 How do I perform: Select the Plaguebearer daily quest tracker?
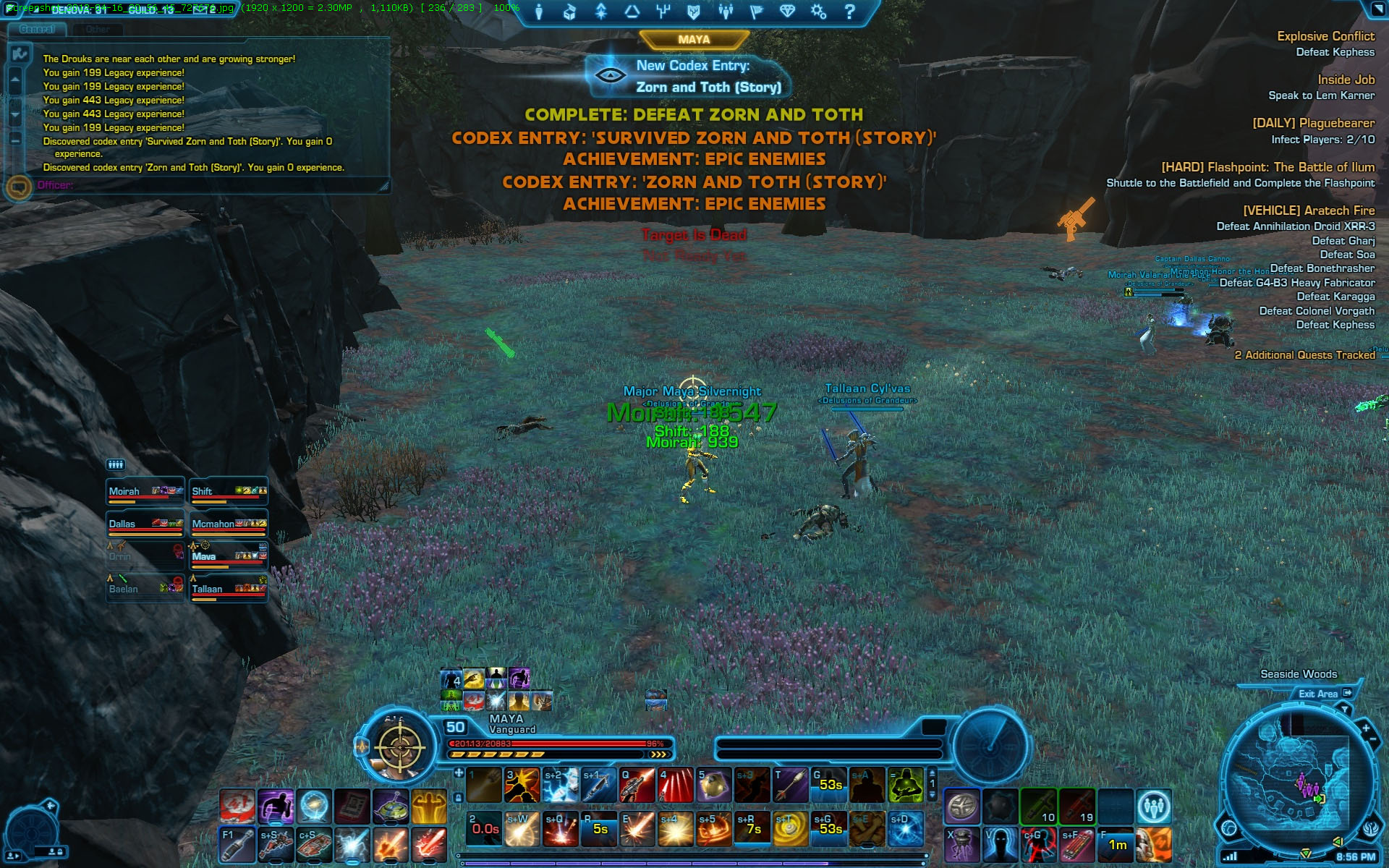(x=1313, y=124)
